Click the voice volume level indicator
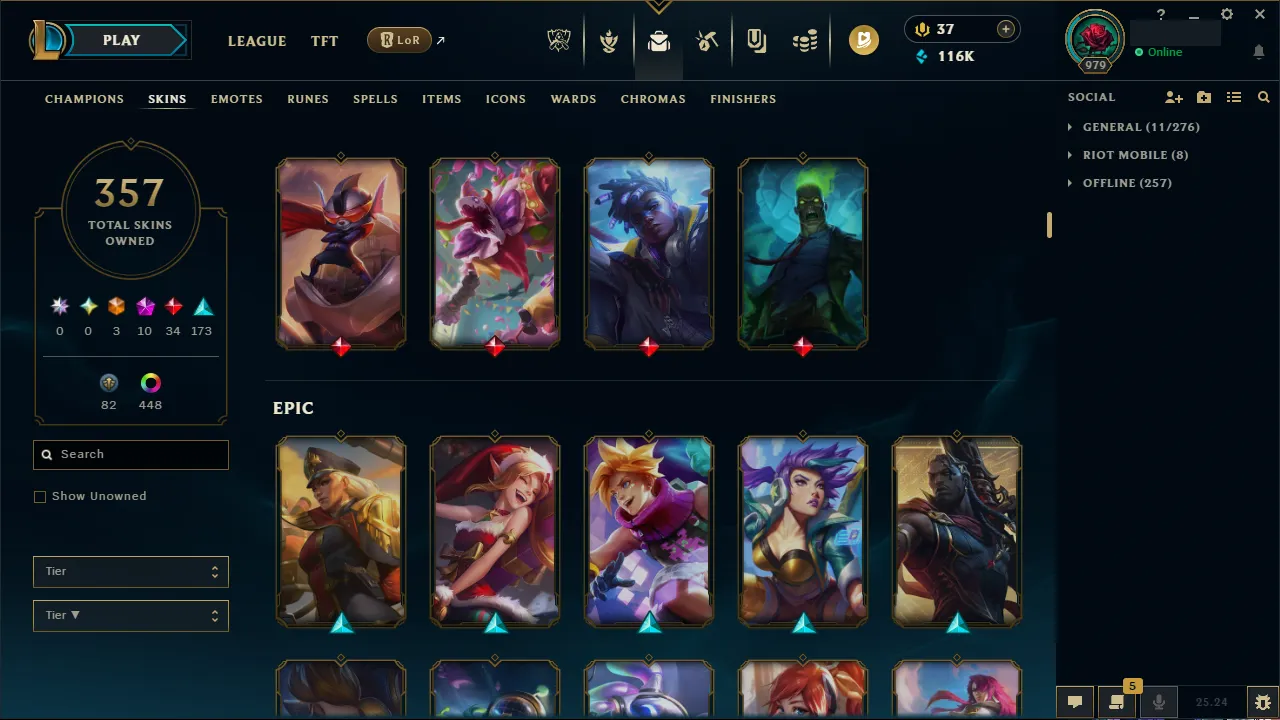The height and width of the screenshot is (720, 1280). pyautogui.click(x=1212, y=701)
